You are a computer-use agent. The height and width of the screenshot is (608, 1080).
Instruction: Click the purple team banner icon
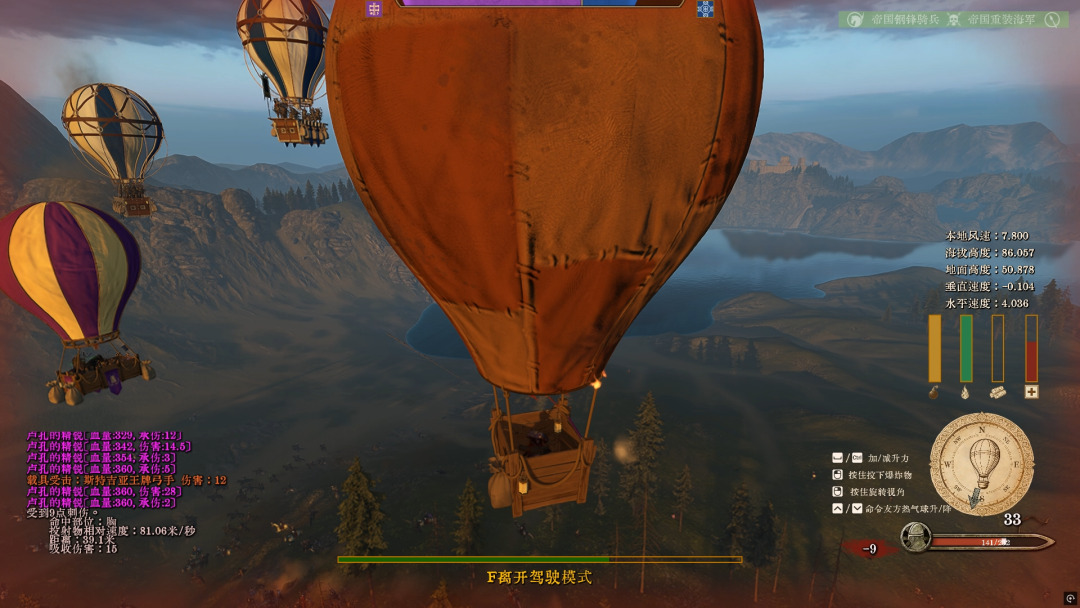[x=375, y=9]
